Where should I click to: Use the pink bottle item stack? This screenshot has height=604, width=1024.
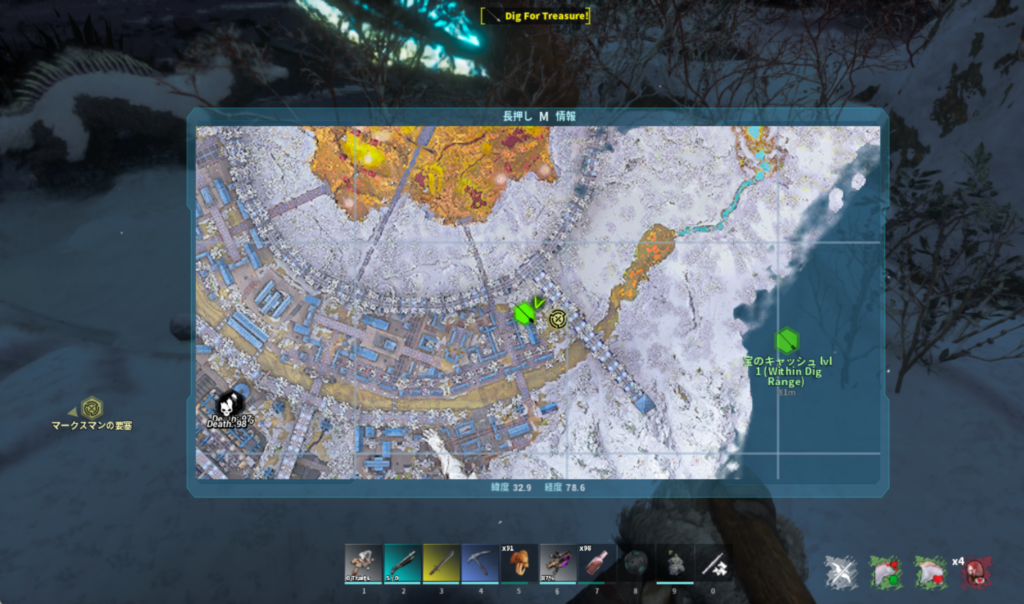[x=597, y=564]
